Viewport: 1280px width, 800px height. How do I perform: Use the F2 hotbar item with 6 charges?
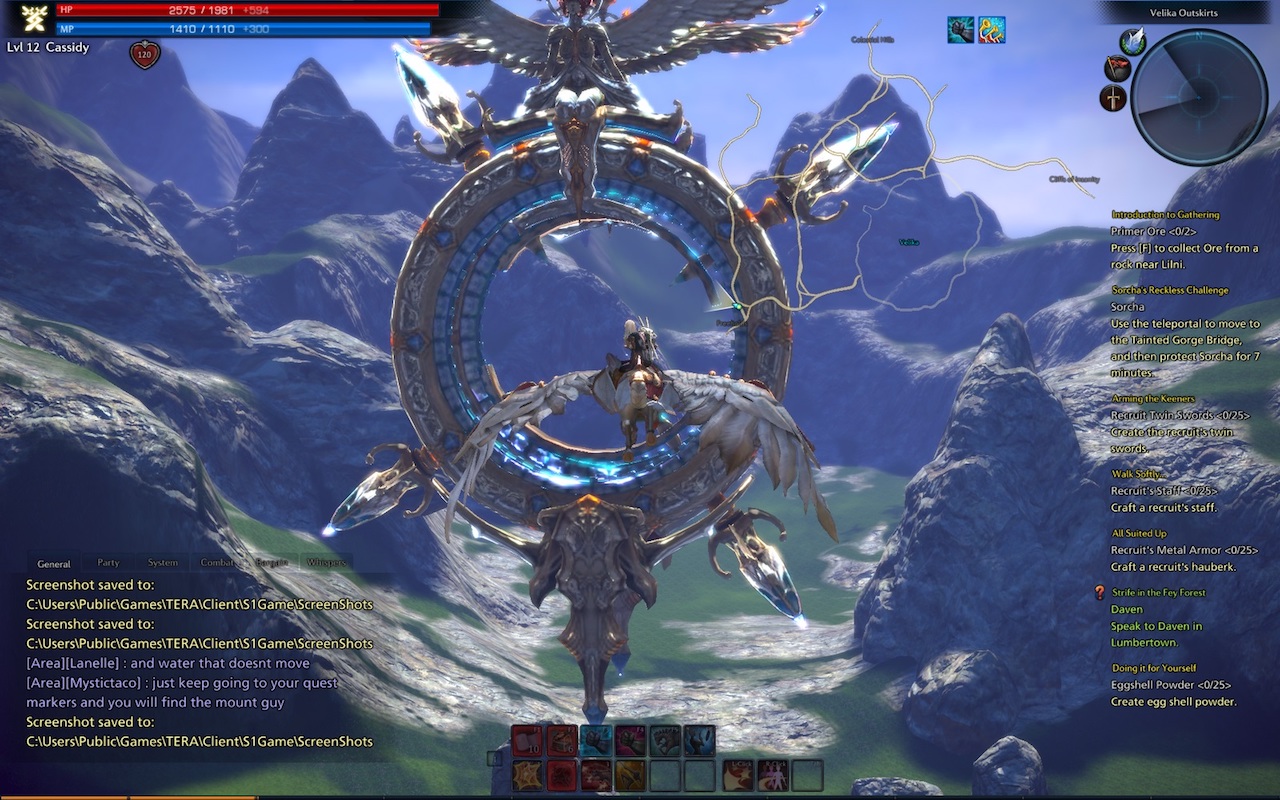pyautogui.click(x=561, y=740)
